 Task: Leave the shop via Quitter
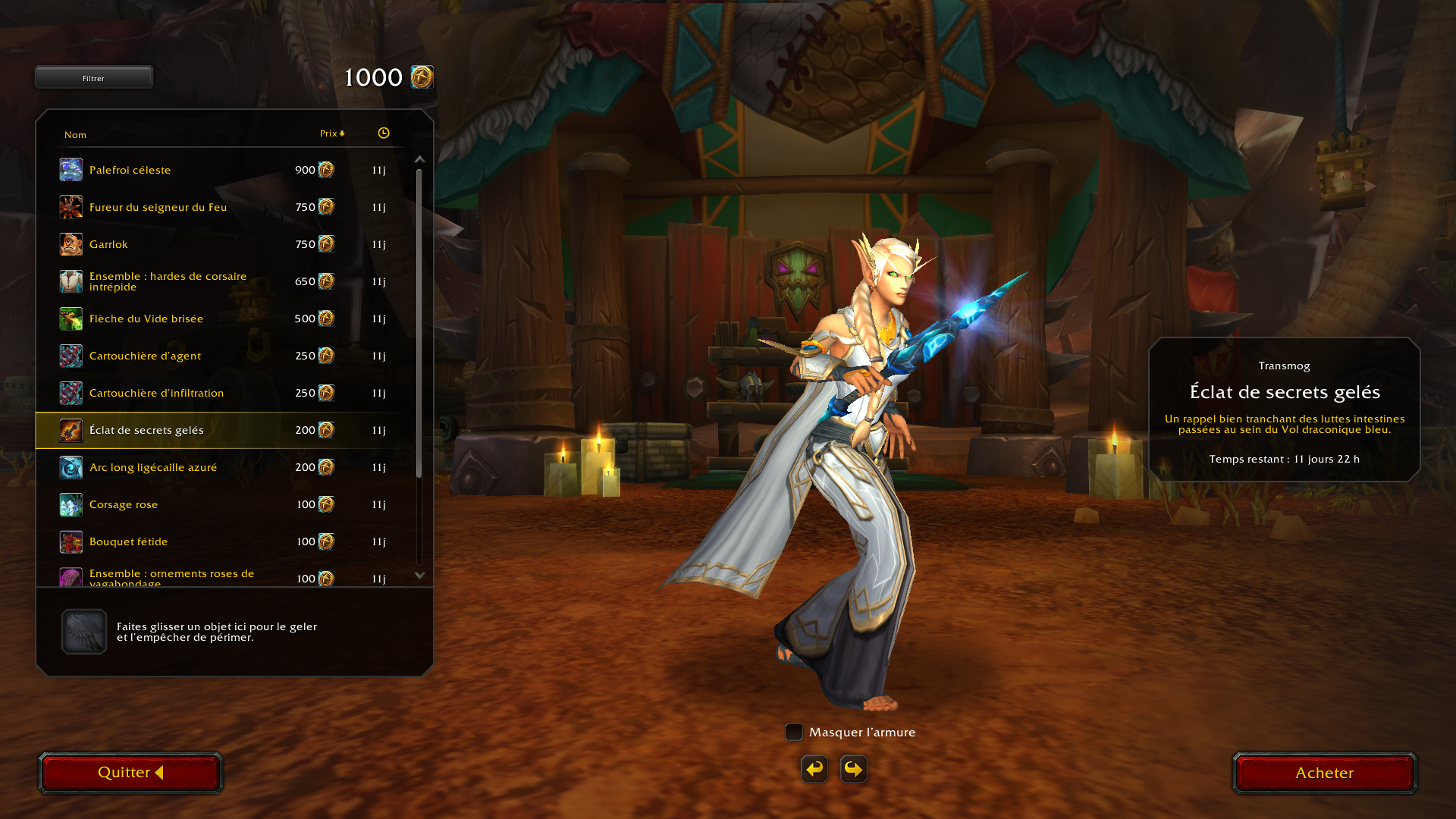[x=130, y=773]
